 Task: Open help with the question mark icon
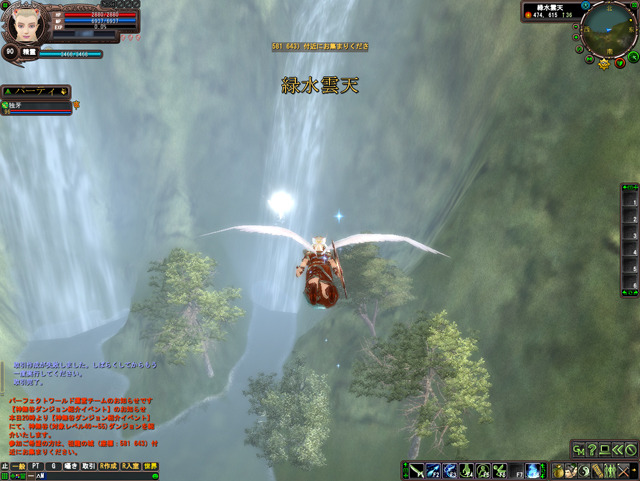point(593,450)
